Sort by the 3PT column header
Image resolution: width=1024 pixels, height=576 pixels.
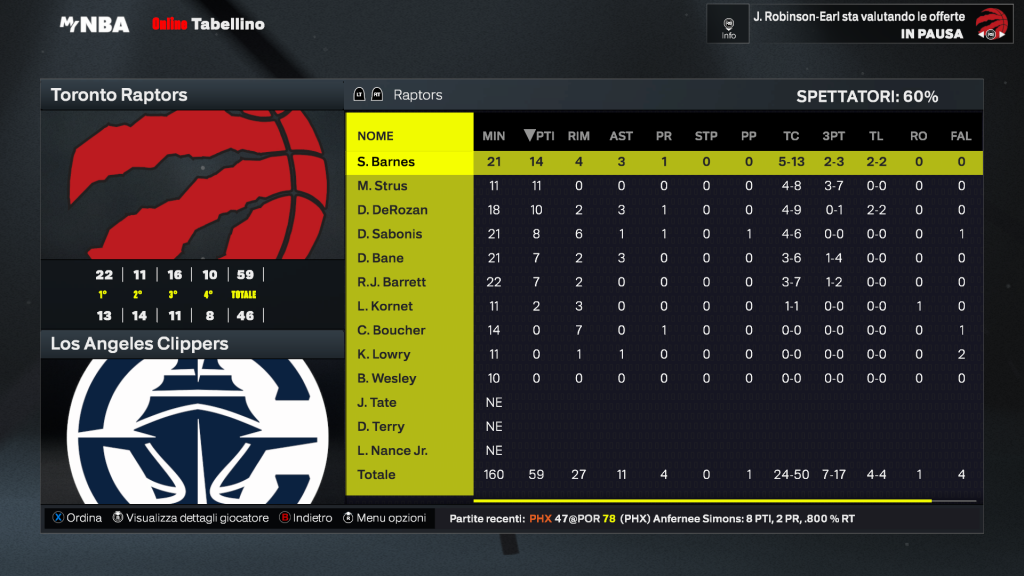pos(833,136)
